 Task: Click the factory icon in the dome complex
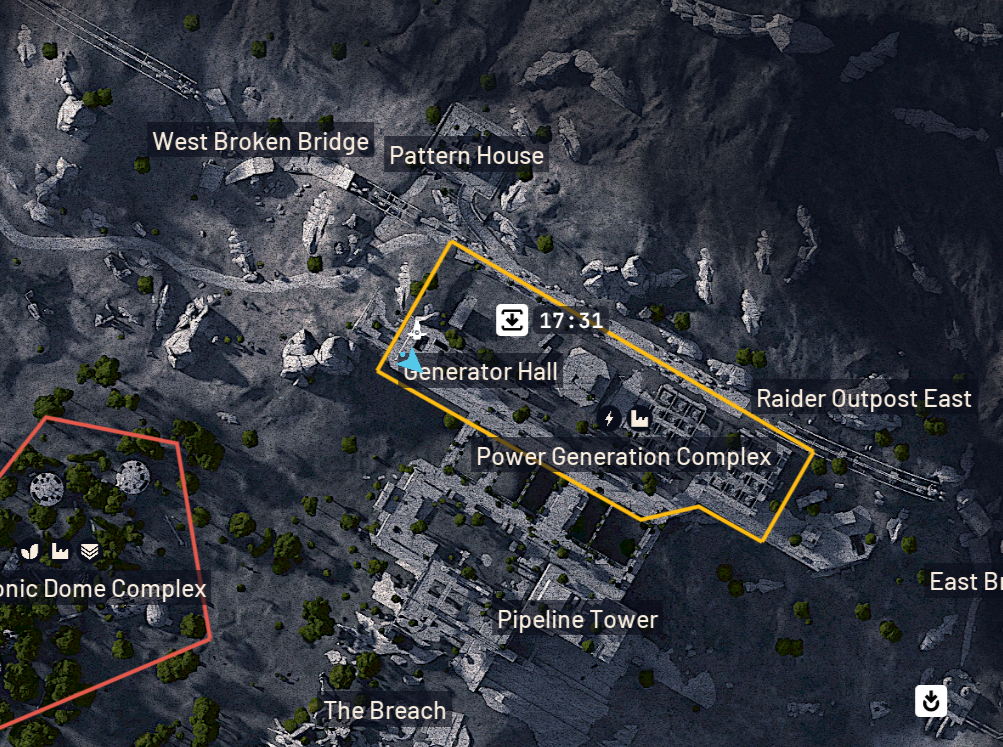[x=59, y=551]
